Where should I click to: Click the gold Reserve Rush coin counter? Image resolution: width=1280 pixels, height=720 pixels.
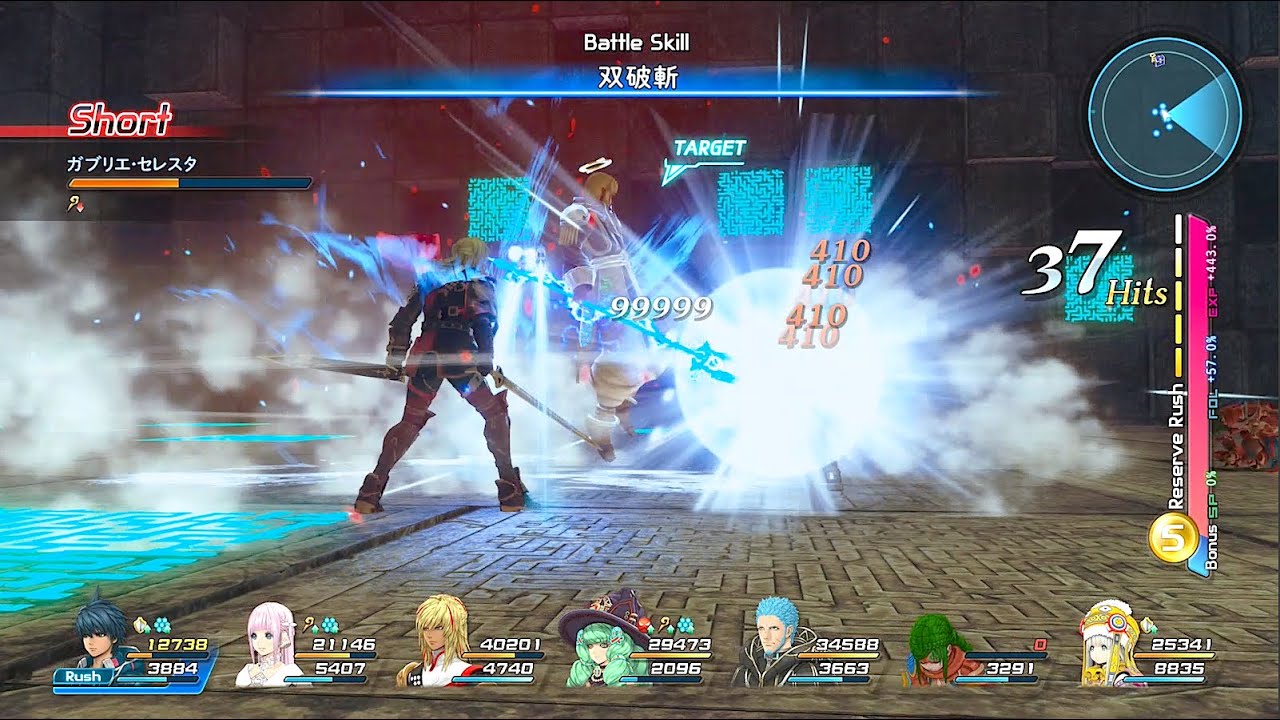[1173, 540]
